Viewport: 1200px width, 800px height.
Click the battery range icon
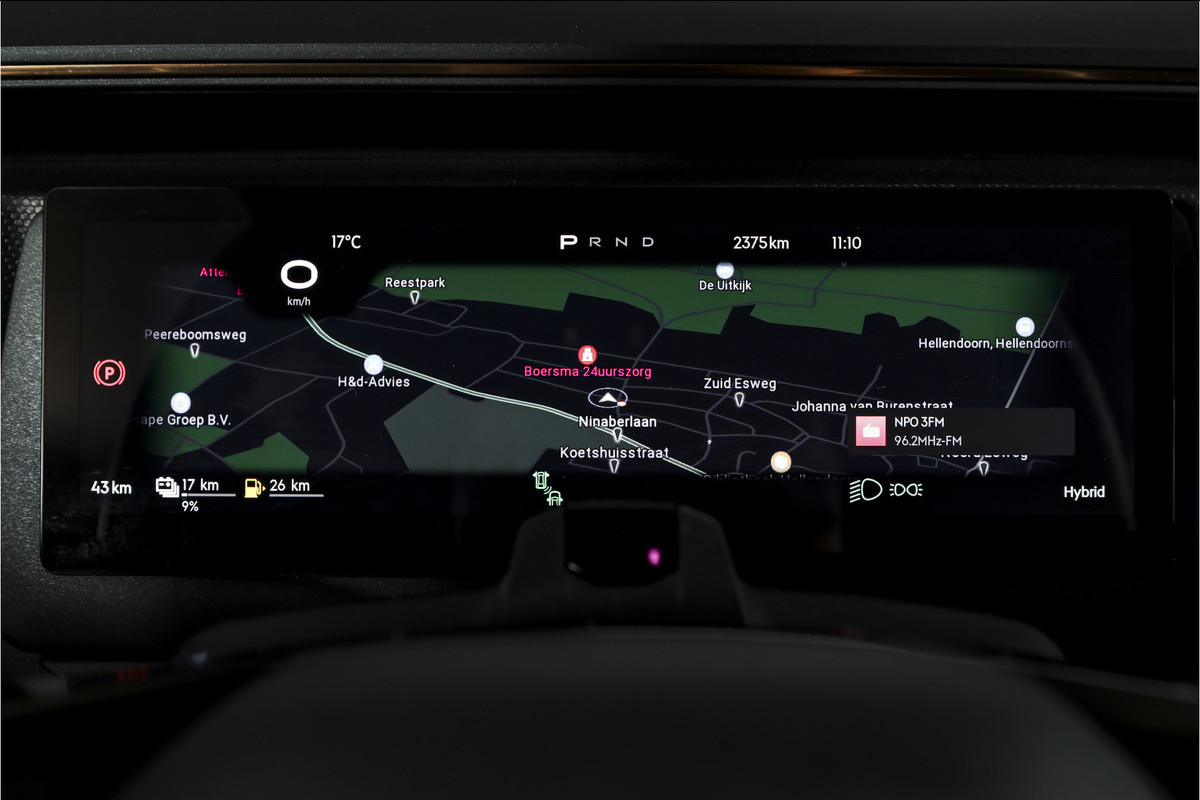tap(167, 487)
